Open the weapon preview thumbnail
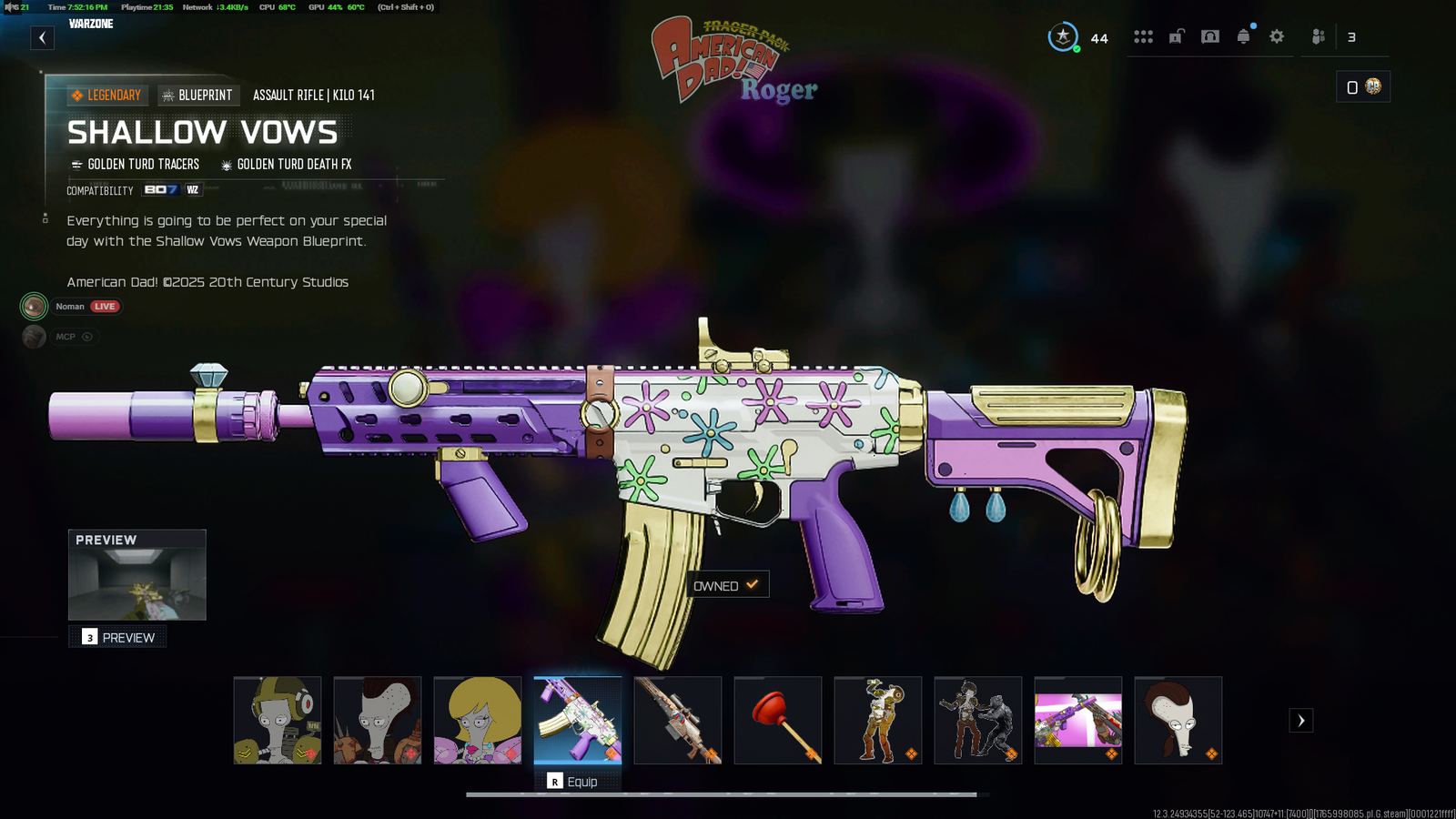The width and height of the screenshot is (1456, 819). (x=137, y=575)
